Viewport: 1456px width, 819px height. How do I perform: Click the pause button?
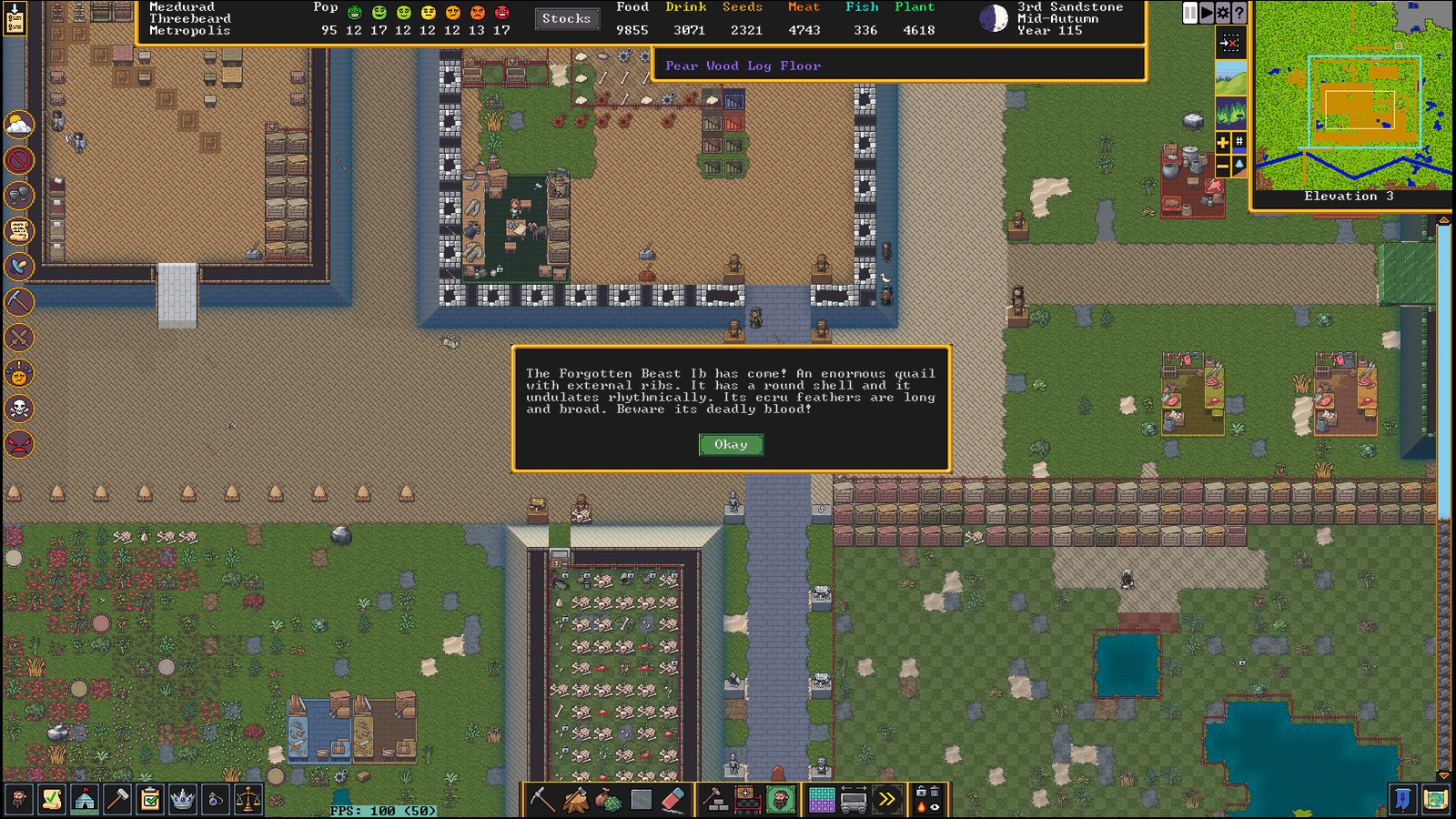[x=1190, y=13]
